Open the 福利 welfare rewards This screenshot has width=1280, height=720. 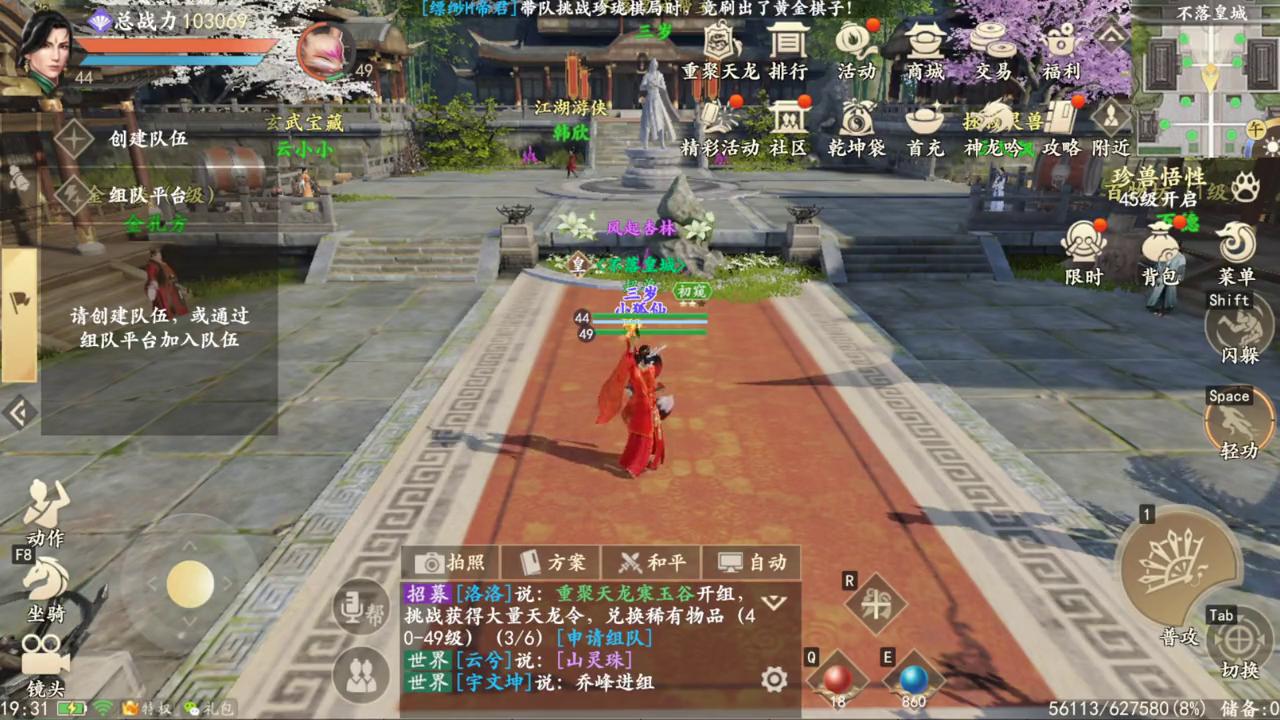(1061, 50)
